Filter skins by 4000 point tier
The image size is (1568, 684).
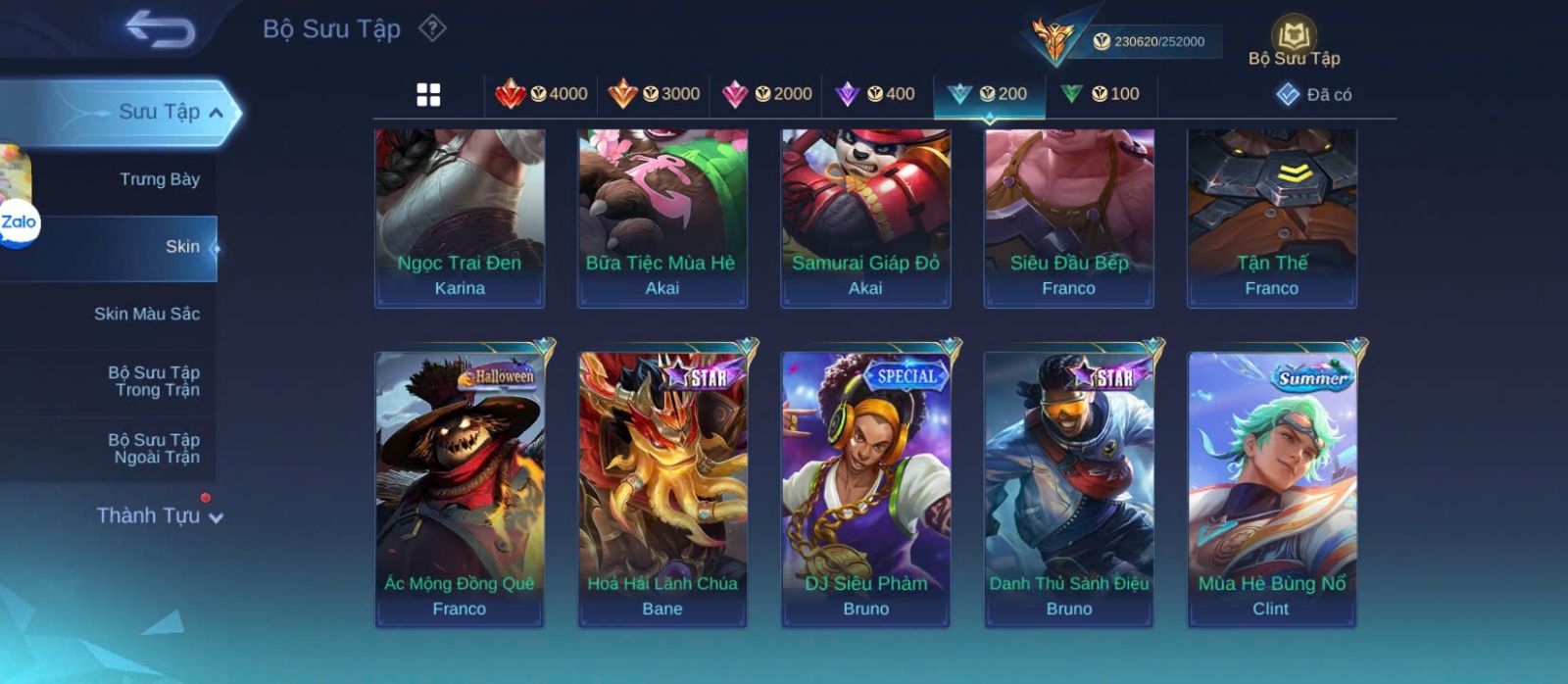point(542,94)
